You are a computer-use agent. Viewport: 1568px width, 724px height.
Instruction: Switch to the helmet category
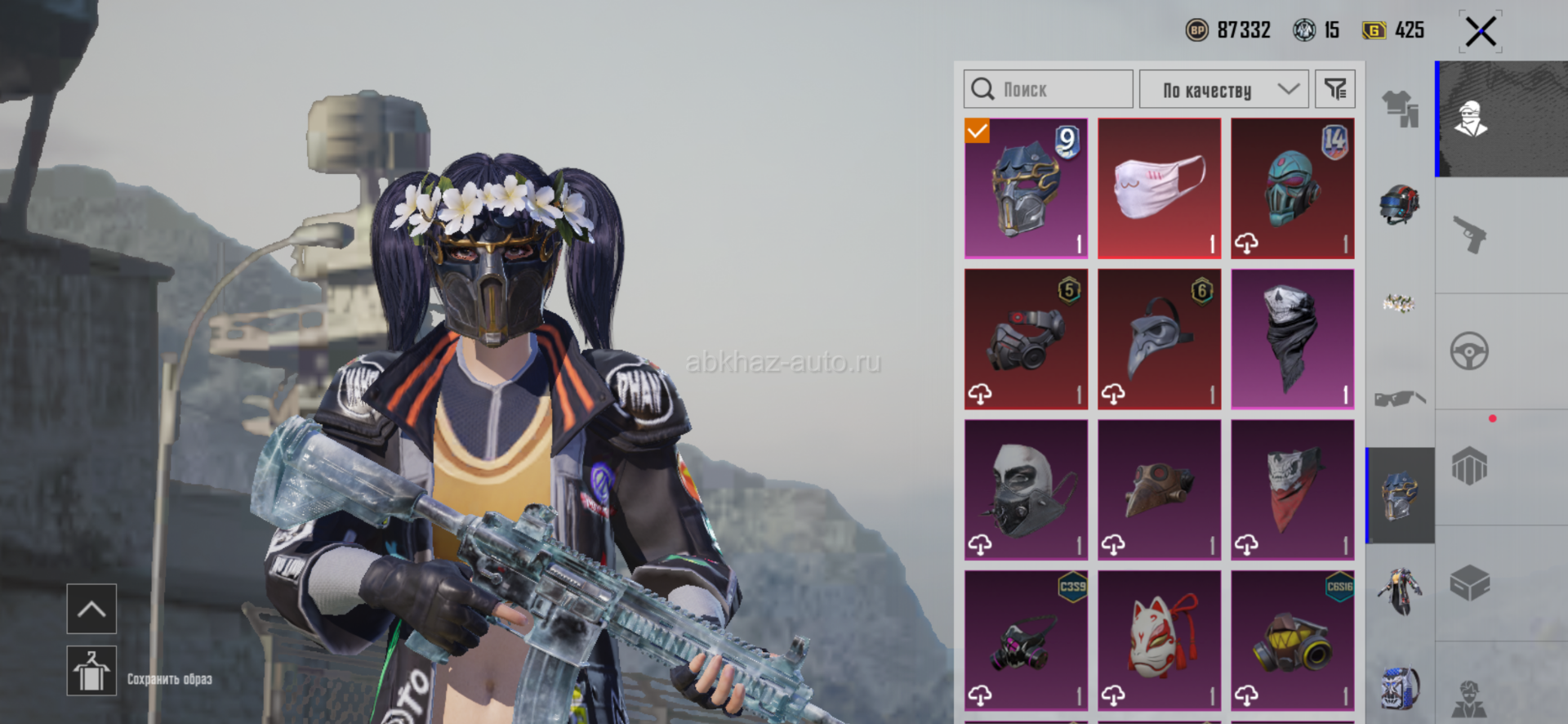[1400, 204]
